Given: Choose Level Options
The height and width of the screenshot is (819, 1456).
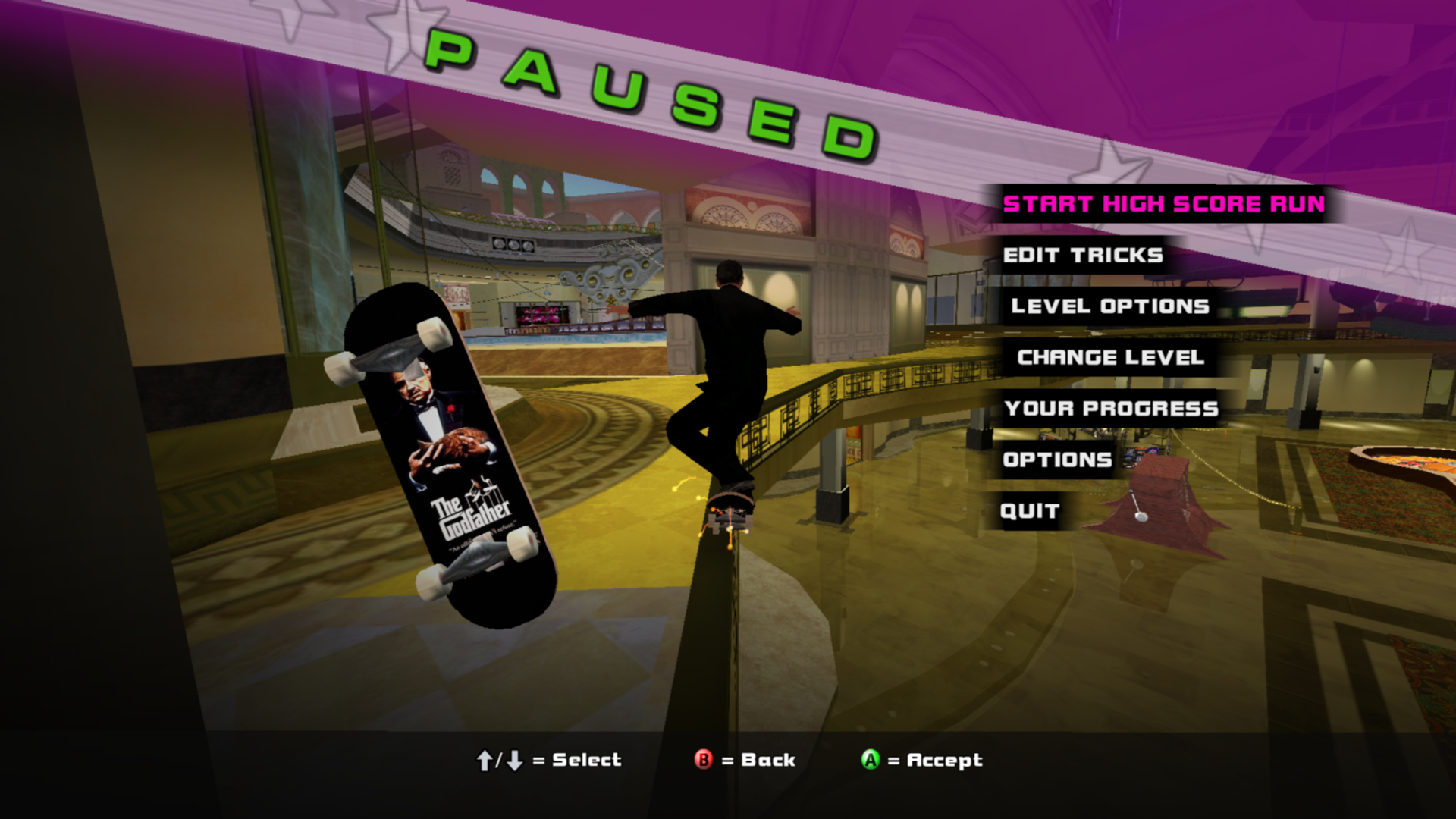Looking at the screenshot, I should point(1109,306).
